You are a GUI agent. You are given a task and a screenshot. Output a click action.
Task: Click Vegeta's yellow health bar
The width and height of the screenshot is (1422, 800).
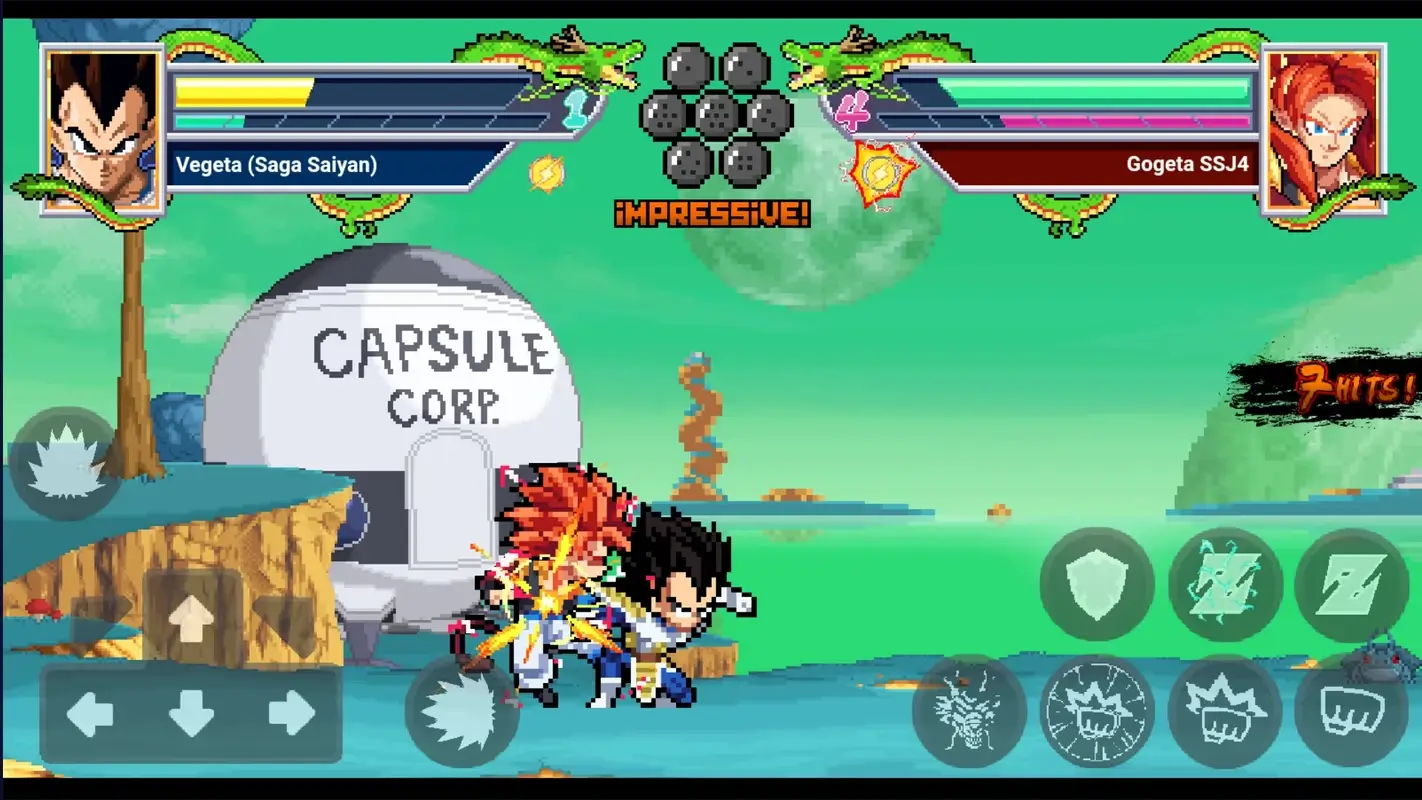(240, 90)
